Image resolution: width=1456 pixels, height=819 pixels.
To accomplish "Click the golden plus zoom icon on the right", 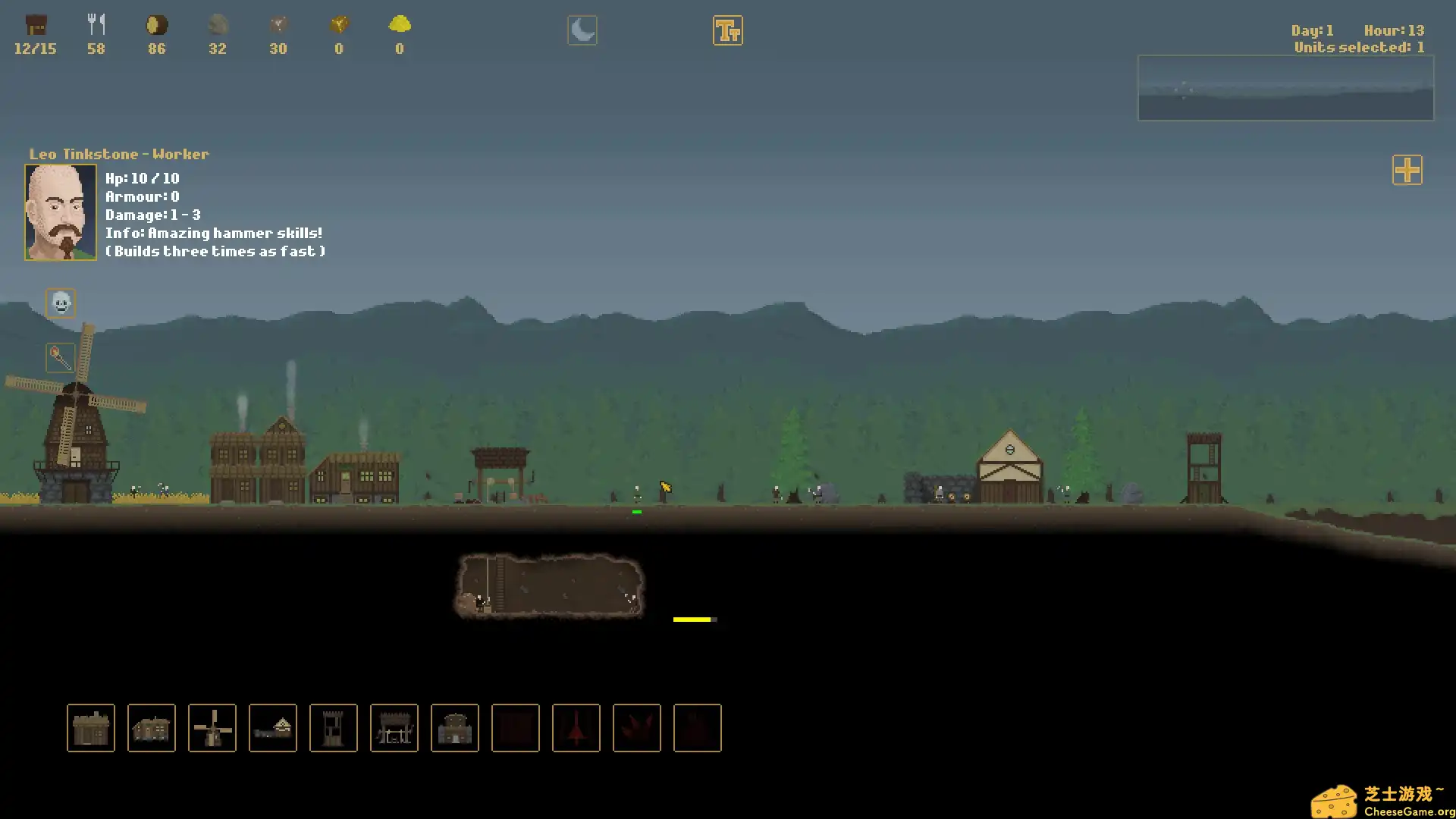I will click(1407, 171).
